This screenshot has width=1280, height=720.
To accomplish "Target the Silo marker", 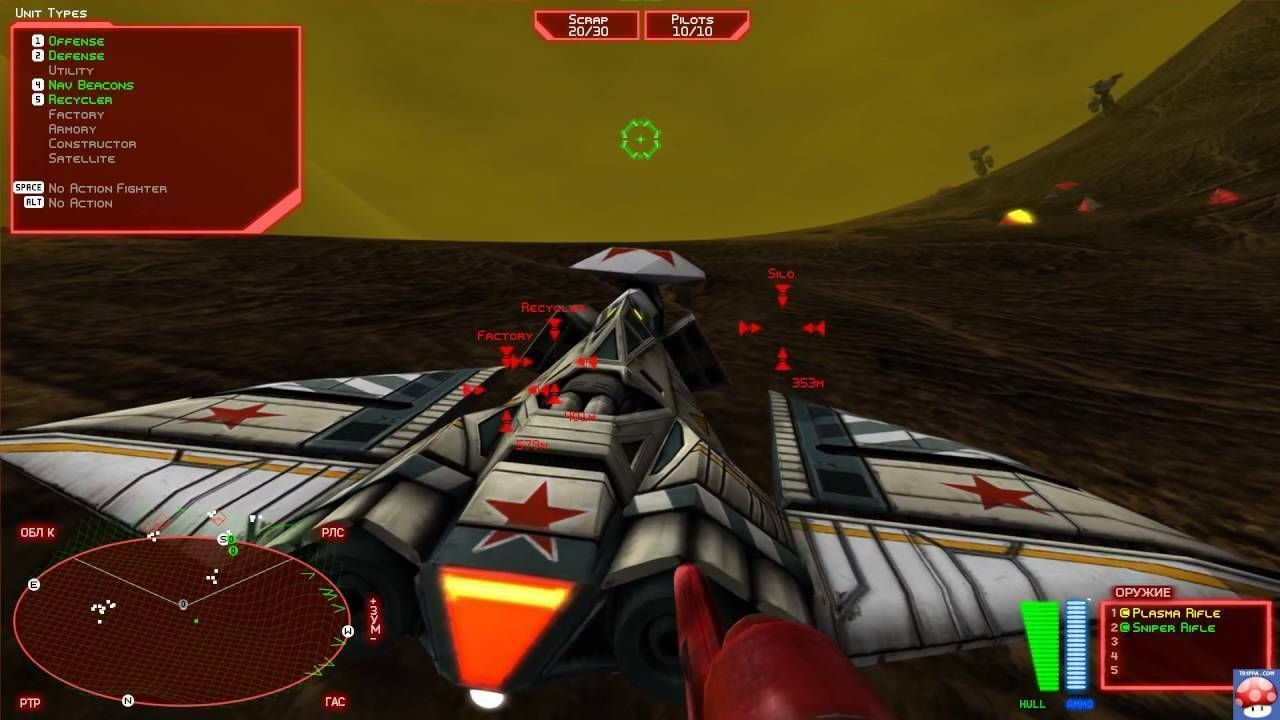I will click(x=781, y=274).
